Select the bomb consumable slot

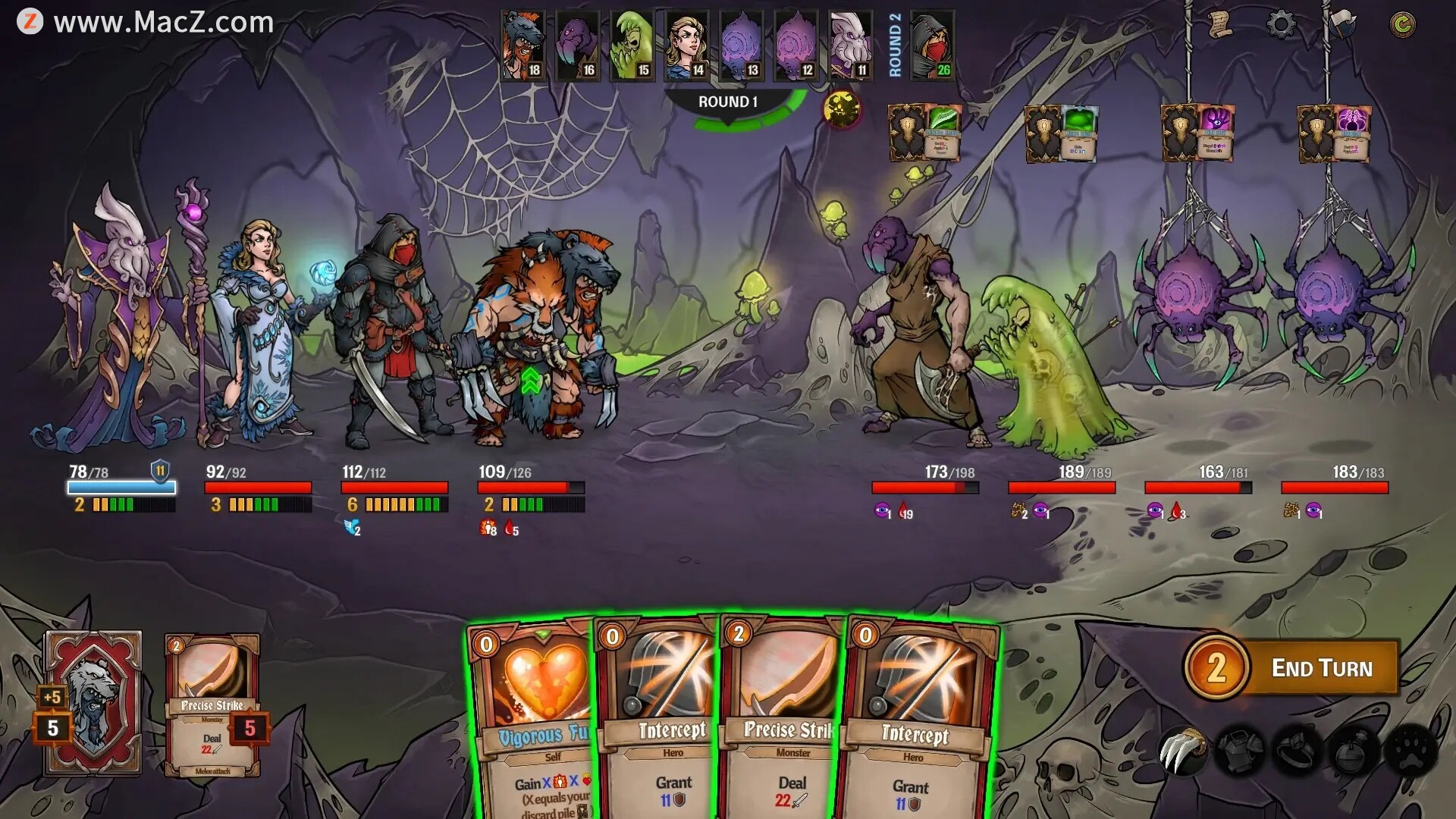1354,750
